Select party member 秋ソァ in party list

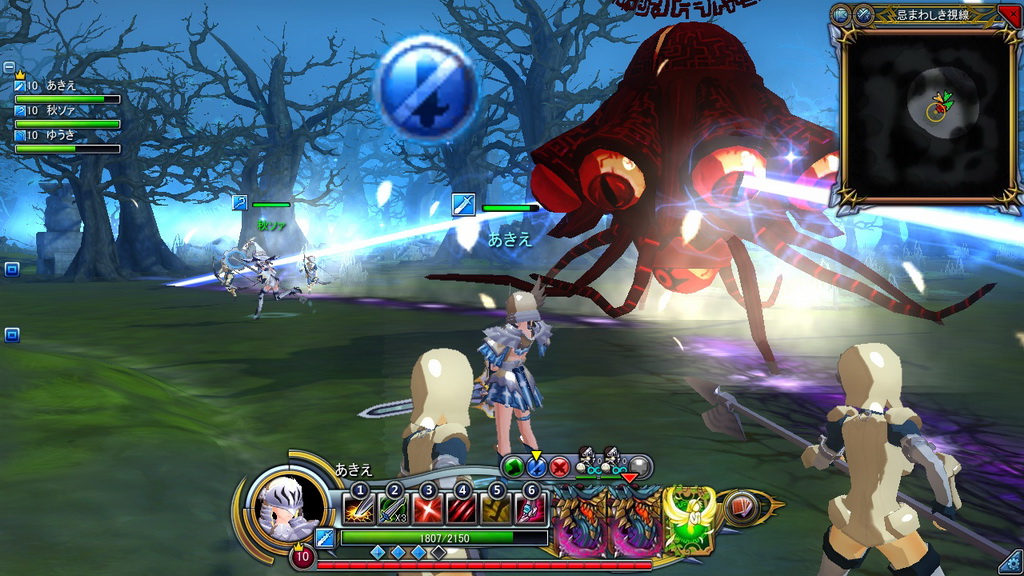[x=66, y=111]
